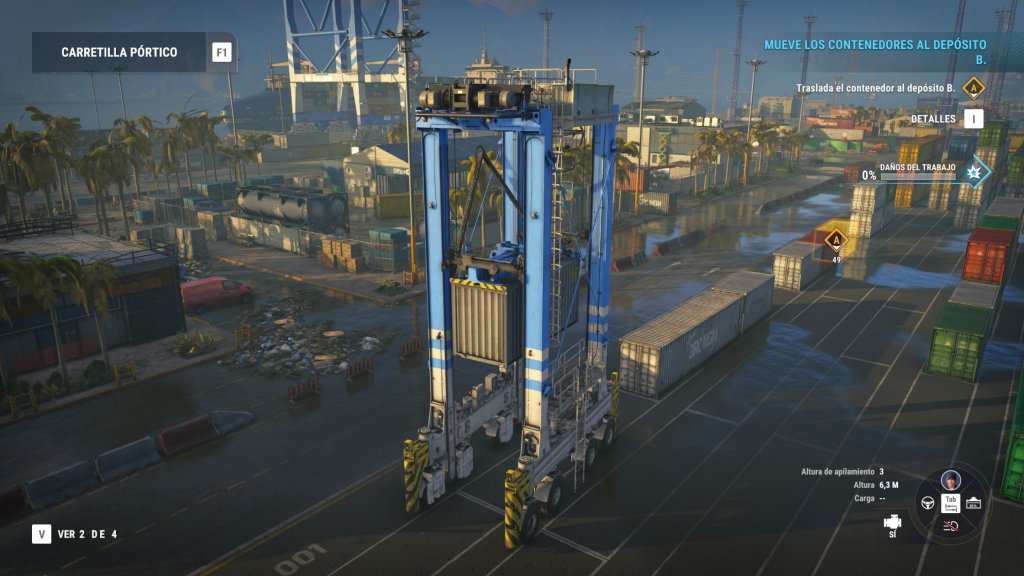Select the vehicle icon on the radial wheel's right side
The image size is (1024, 576).
(x=973, y=502)
